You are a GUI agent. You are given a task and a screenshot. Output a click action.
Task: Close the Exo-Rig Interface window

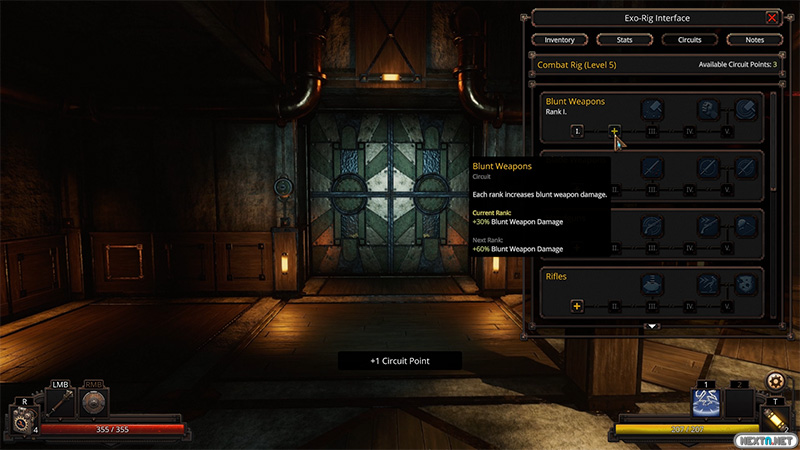(771, 18)
